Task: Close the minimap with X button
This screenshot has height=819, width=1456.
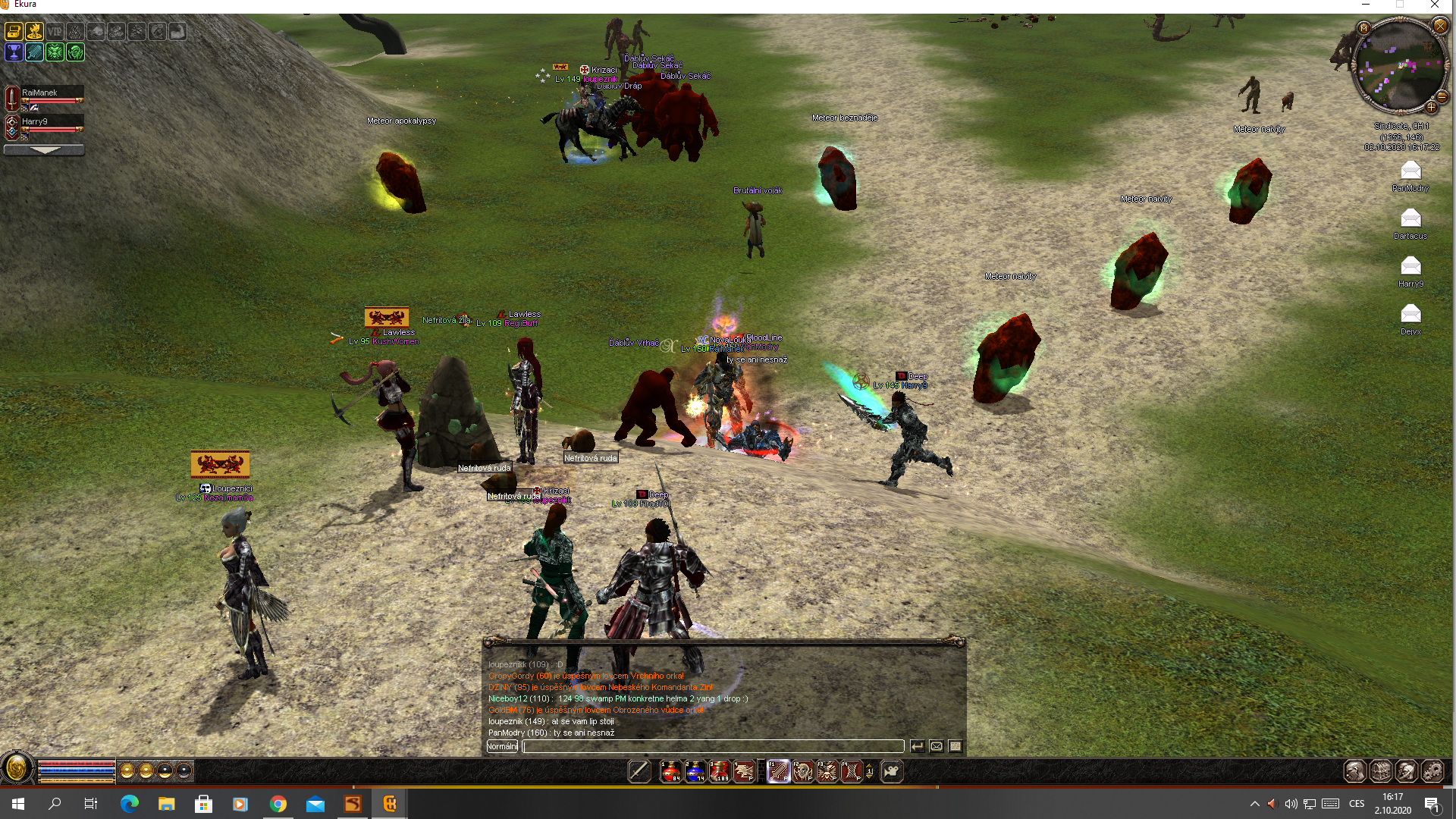Action: [x=1440, y=27]
